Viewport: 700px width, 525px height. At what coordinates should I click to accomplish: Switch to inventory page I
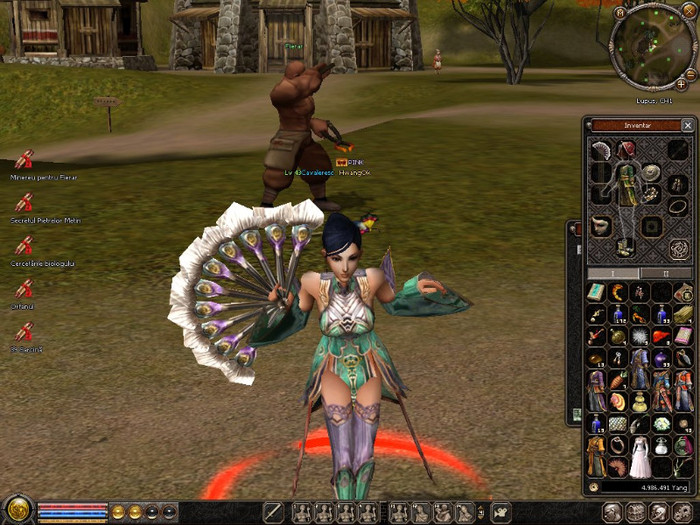(x=612, y=273)
